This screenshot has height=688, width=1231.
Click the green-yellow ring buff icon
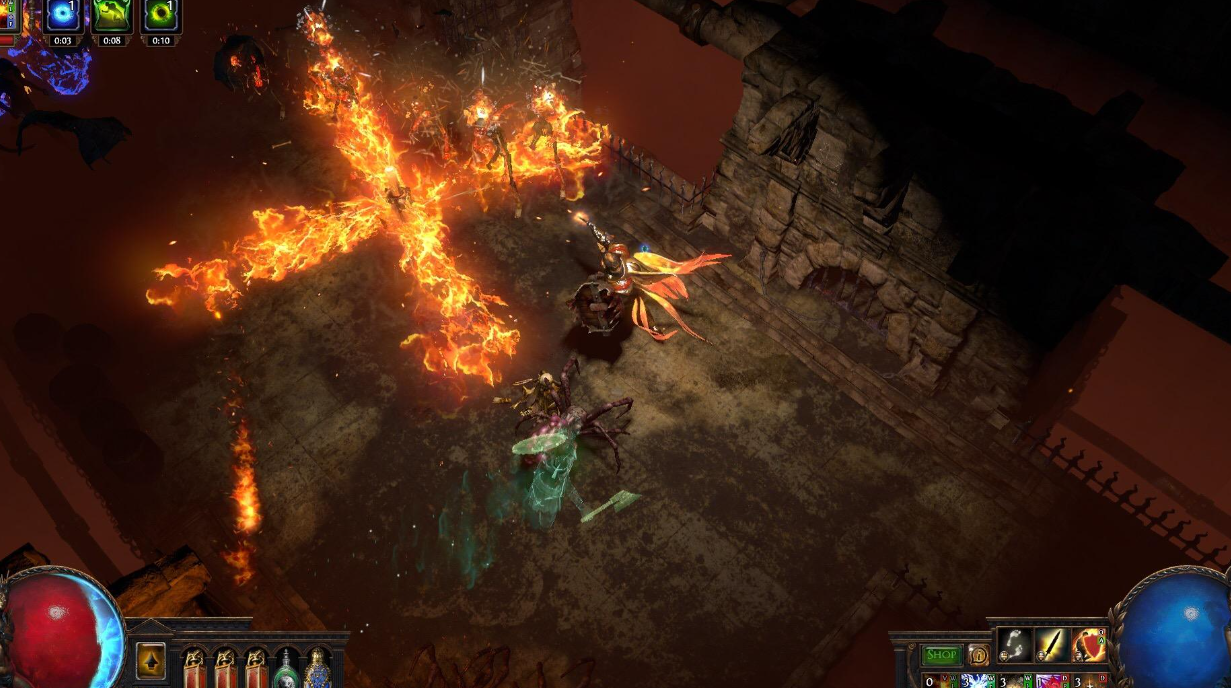click(160, 15)
